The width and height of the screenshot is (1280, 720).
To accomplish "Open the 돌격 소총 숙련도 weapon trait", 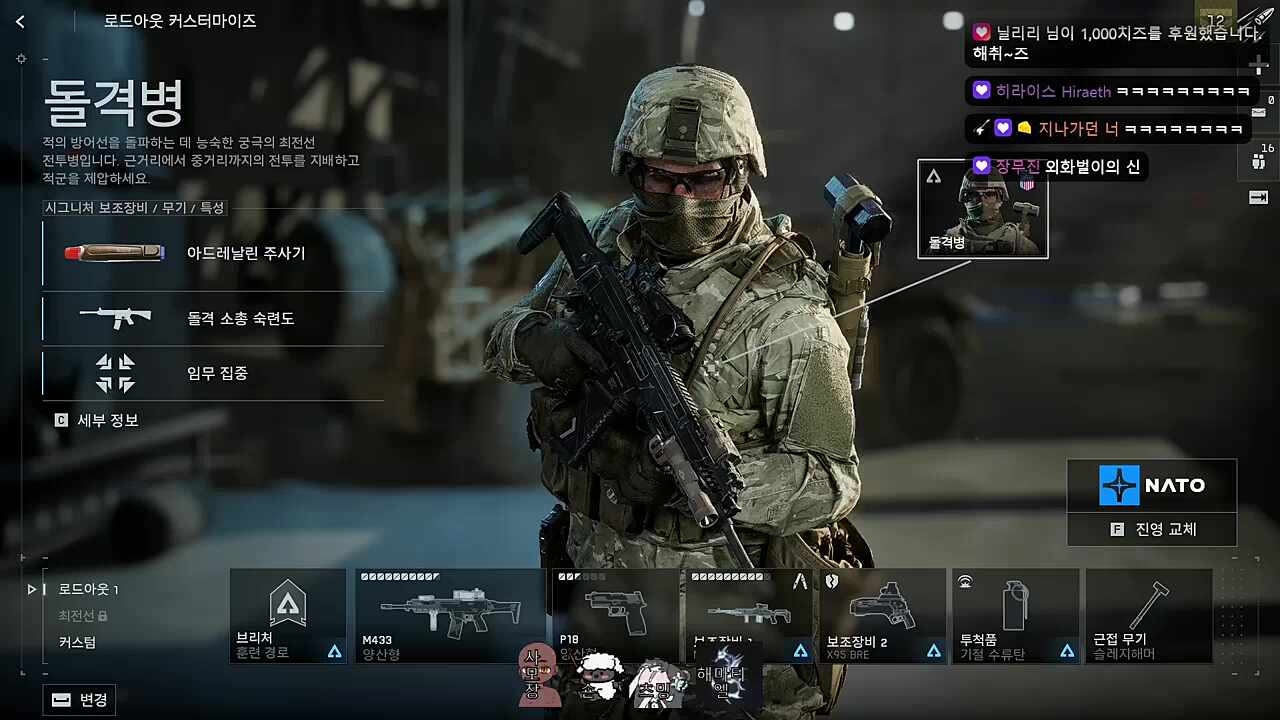I will [x=213, y=319].
